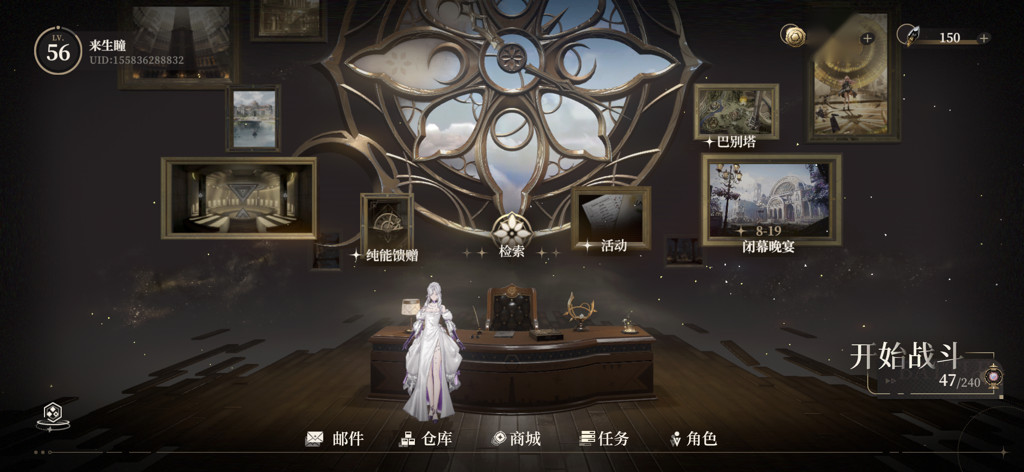Add more gold coin currency
1024x472 pixels.
pyautogui.click(x=867, y=38)
